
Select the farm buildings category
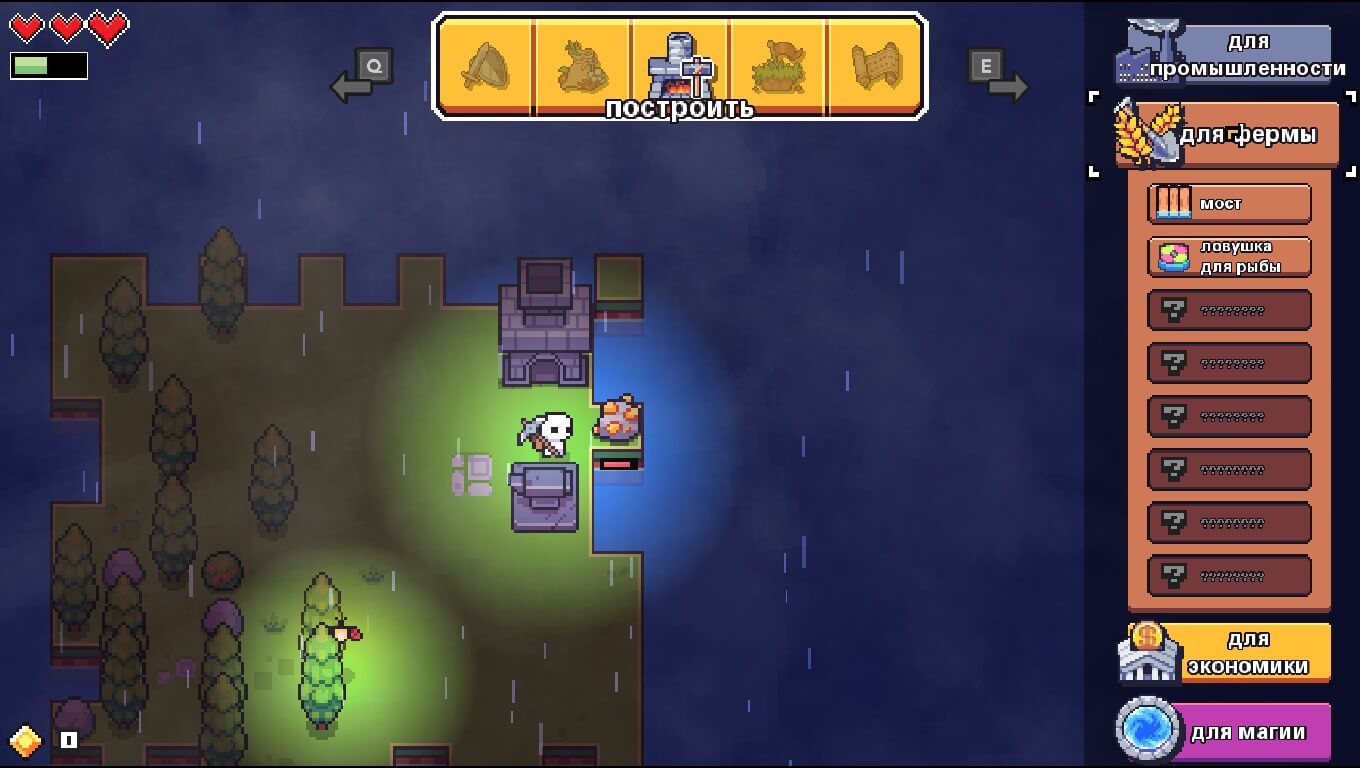pos(1229,134)
